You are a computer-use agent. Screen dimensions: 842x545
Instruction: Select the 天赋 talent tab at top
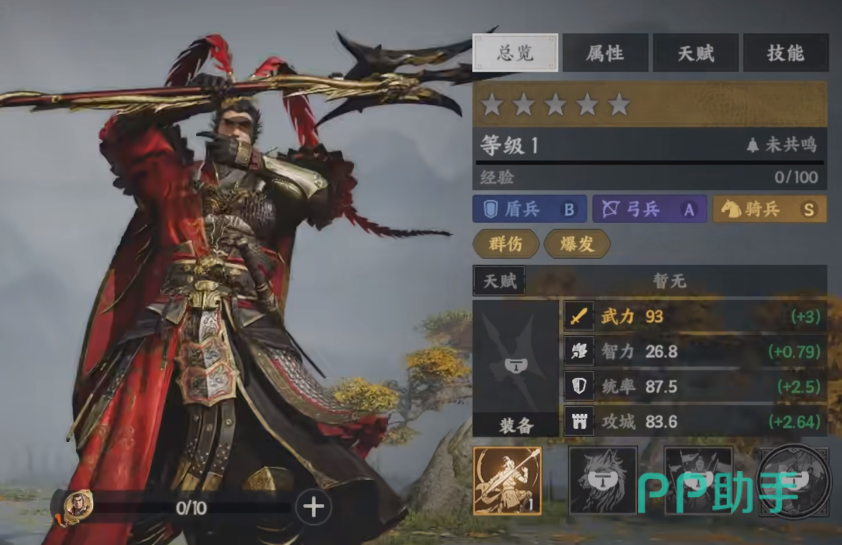(695, 53)
